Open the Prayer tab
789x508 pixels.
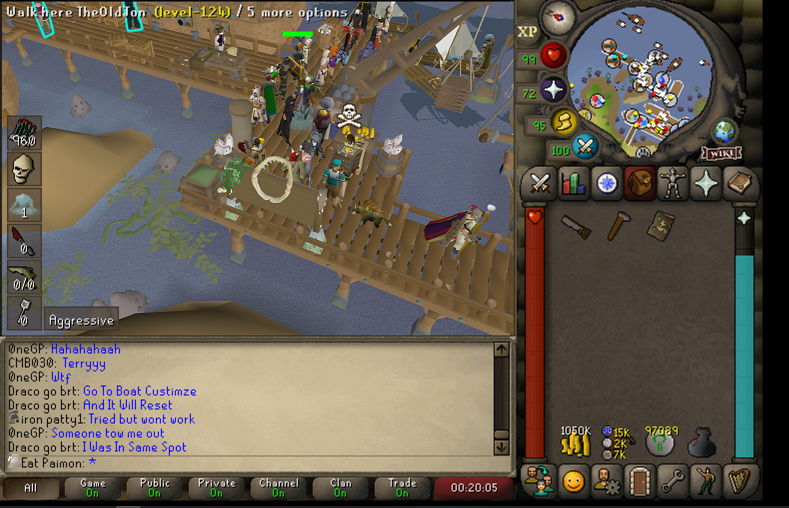(x=706, y=184)
